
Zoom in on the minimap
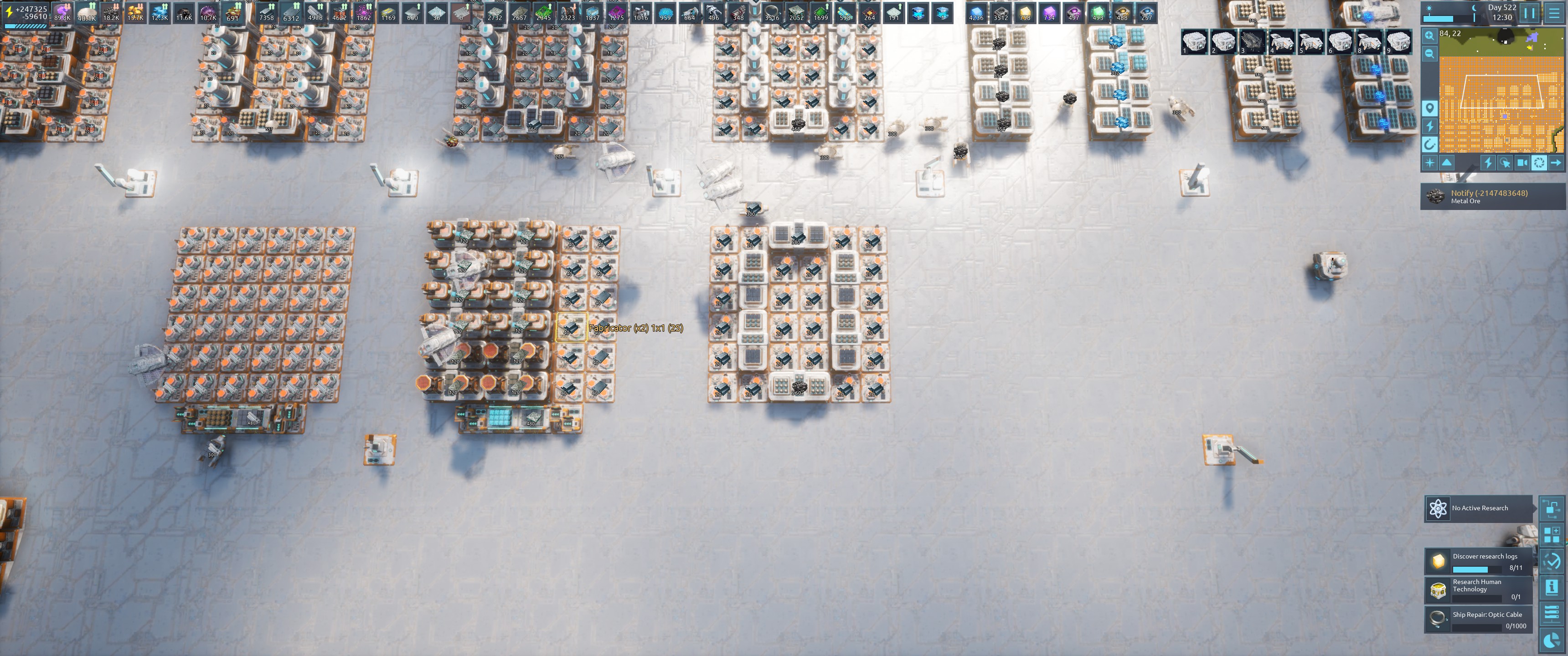tap(1429, 36)
